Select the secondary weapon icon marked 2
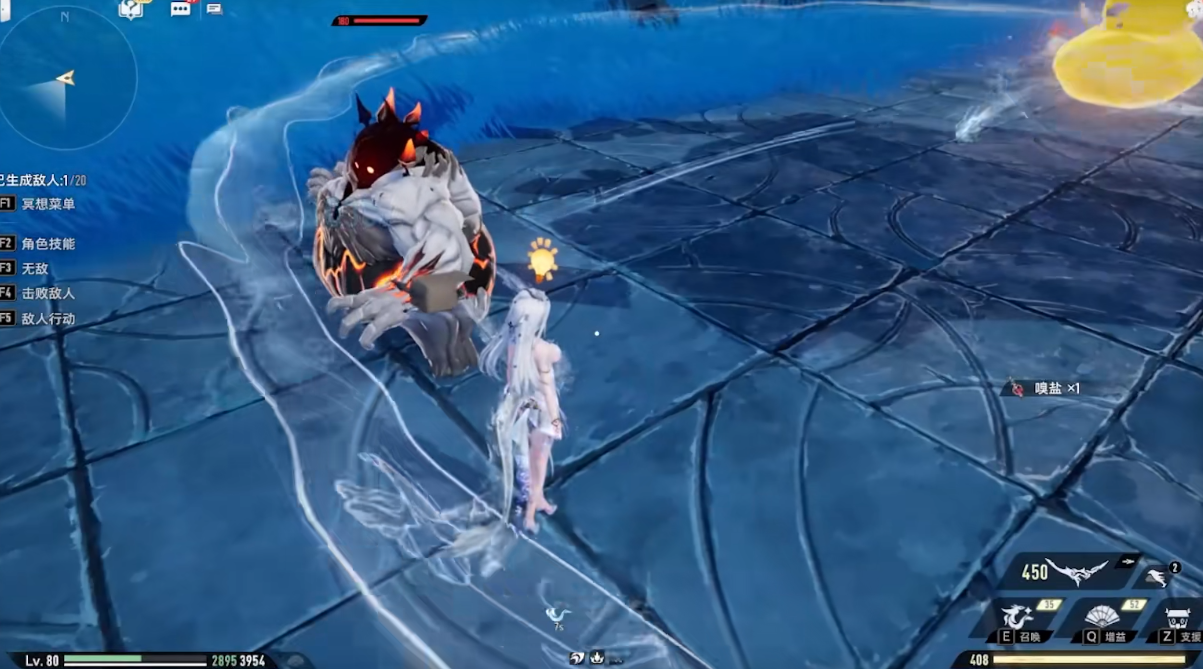This screenshot has width=1203, height=669. pos(1160,576)
